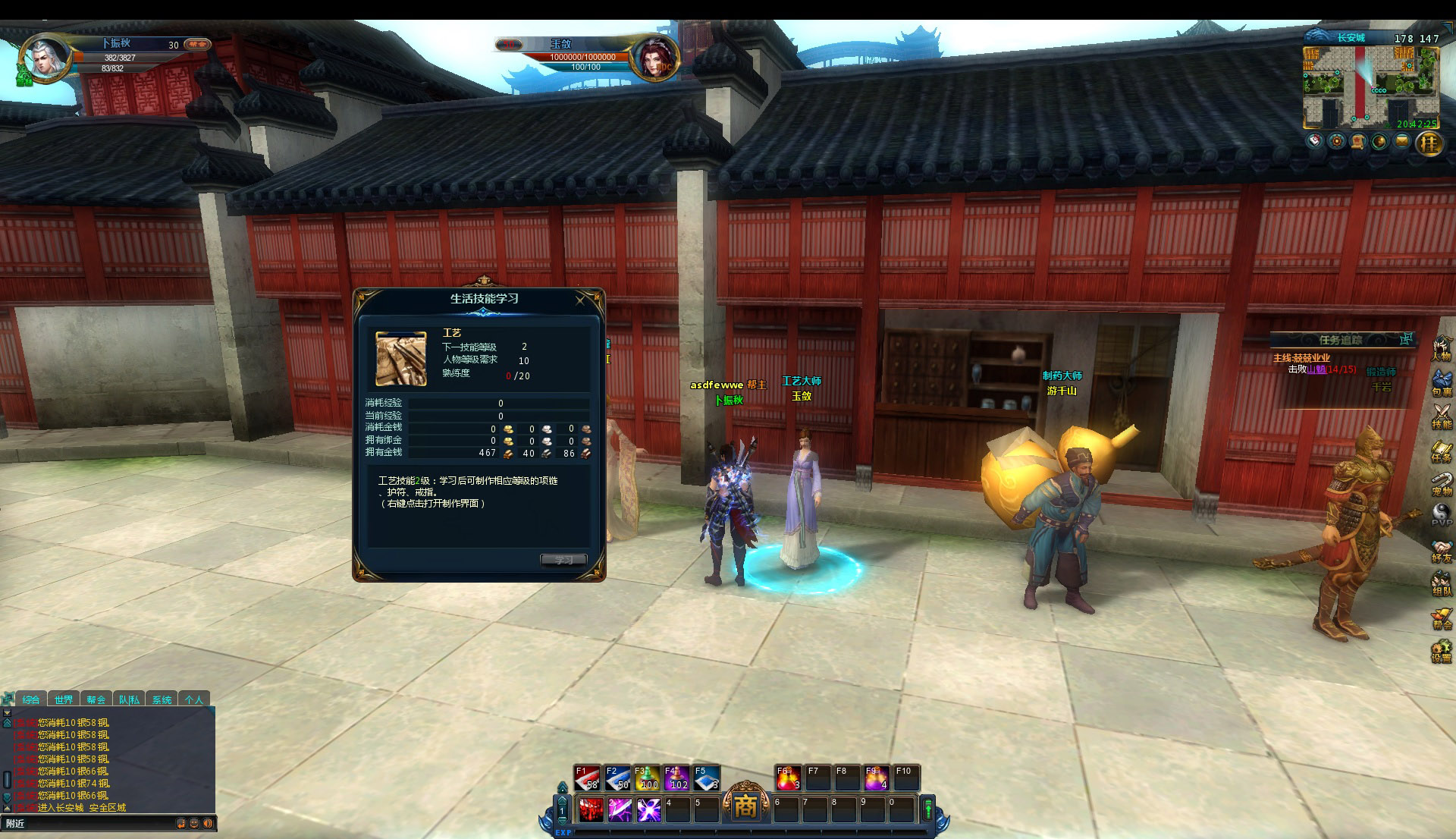Click the 长安城 minimap
The width and height of the screenshot is (1456, 839).
[1370, 86]
